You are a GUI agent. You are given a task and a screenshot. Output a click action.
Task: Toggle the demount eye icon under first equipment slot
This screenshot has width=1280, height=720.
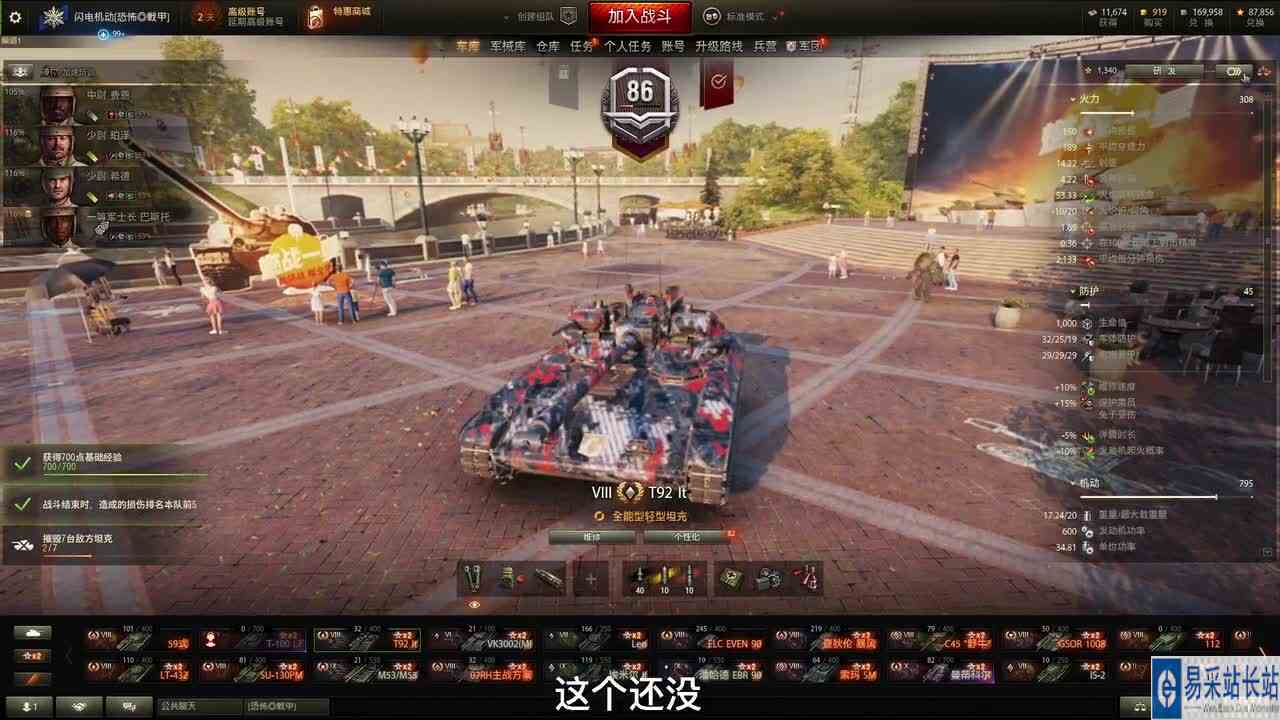click(474, 604)
